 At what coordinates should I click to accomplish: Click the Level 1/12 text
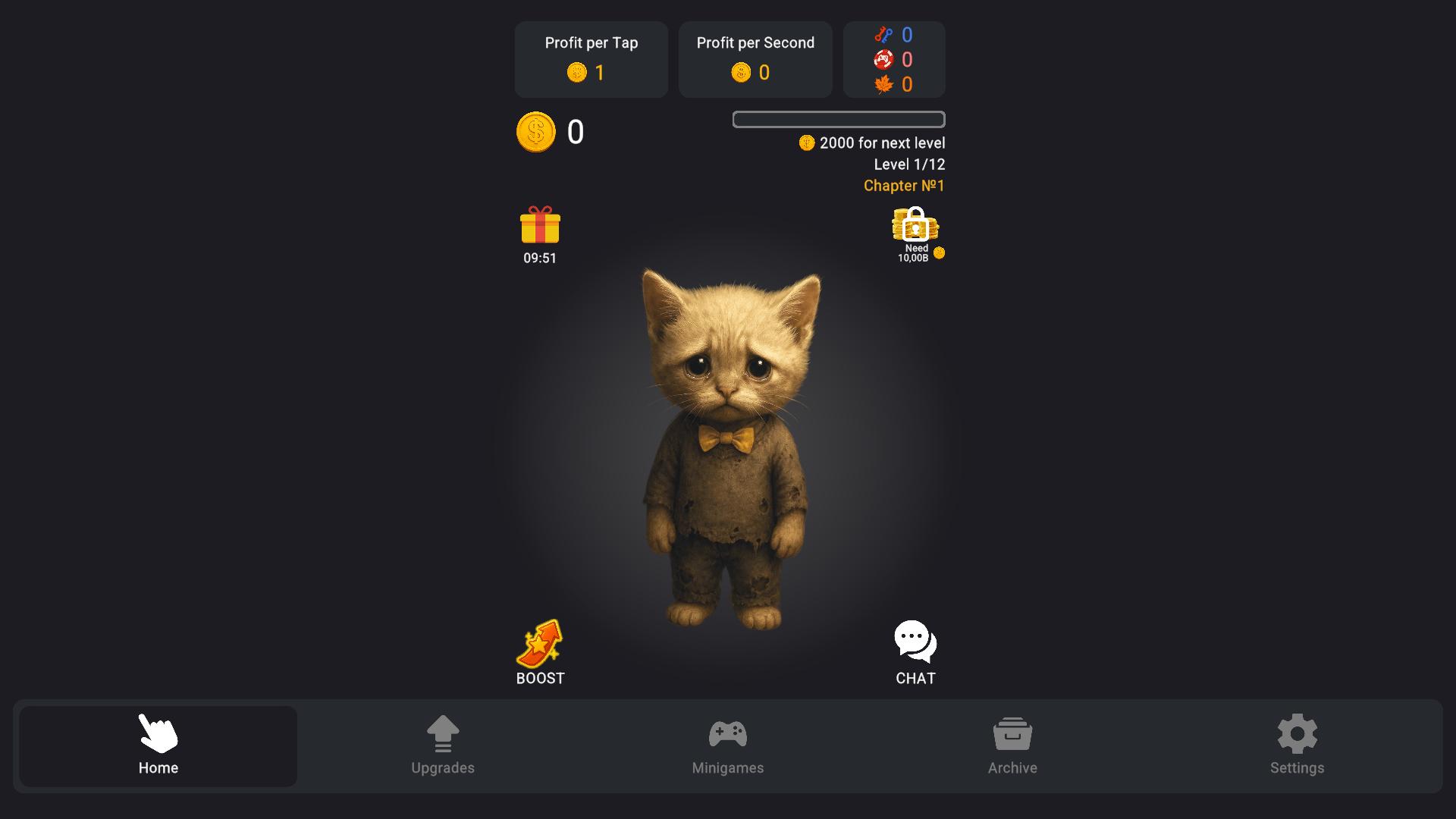coord(909,164)
